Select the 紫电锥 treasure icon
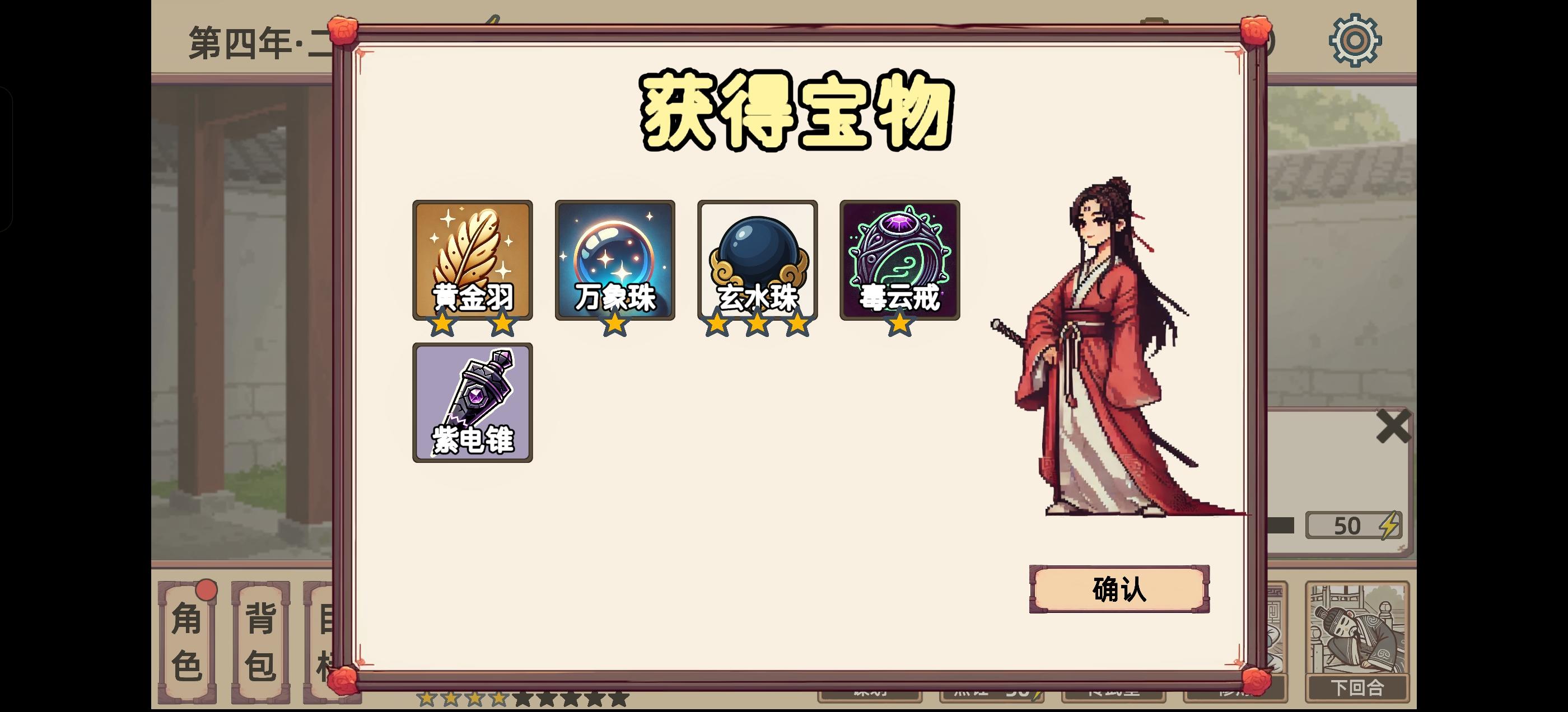The image size is (1568, 712). point(474,404)
